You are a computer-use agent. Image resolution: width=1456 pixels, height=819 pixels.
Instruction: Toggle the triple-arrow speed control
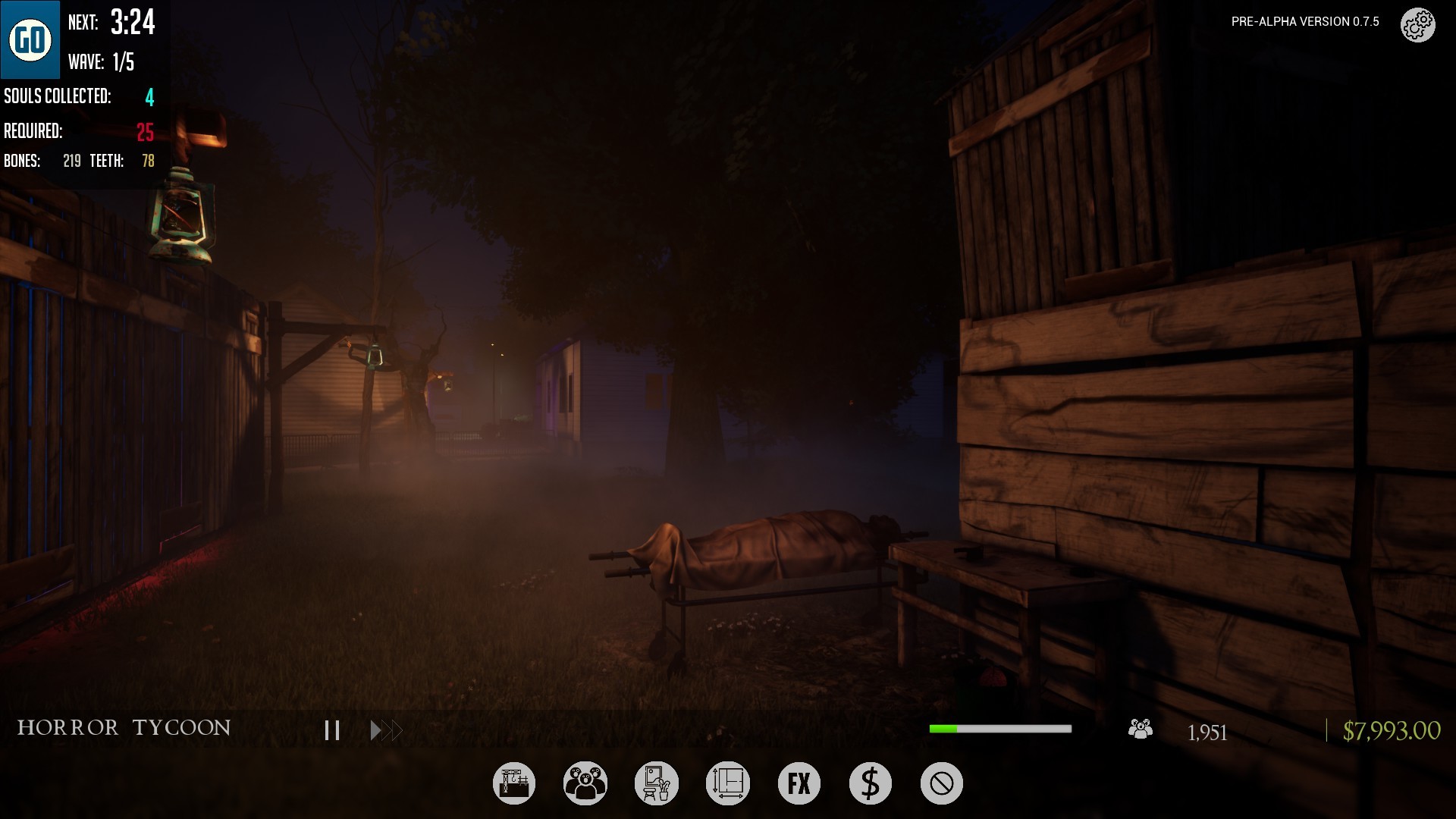click(x=385, y=730)
